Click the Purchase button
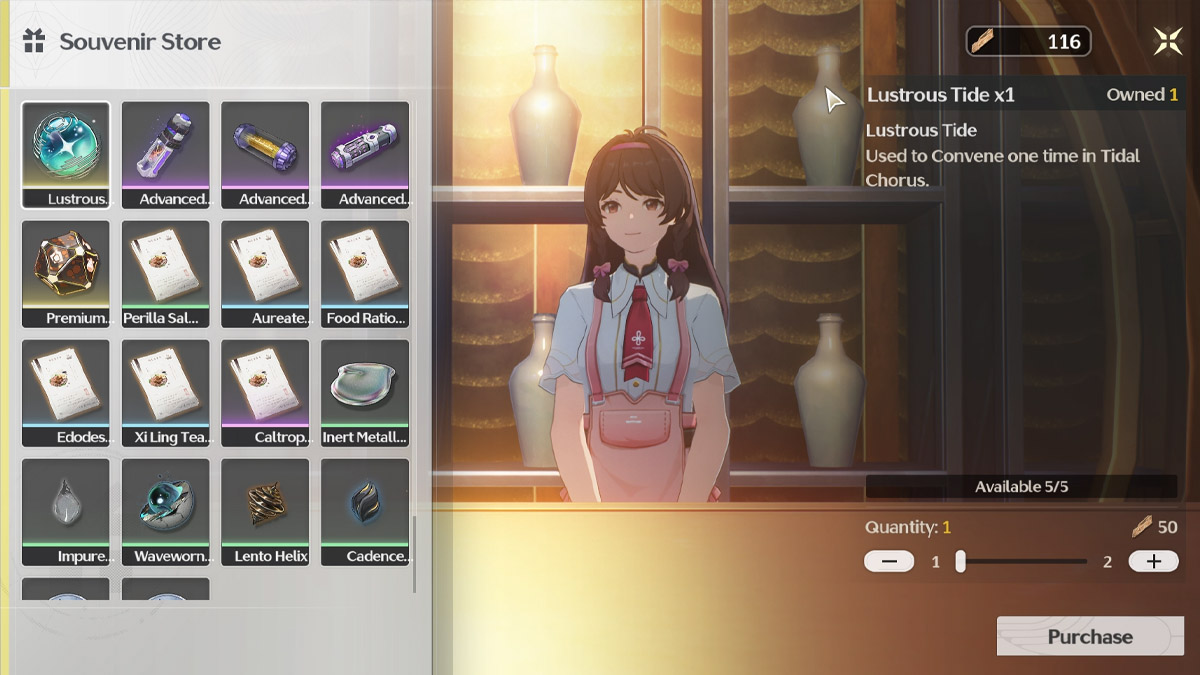The width and height of the screenshot is (1200, 675). point(1090,637)
